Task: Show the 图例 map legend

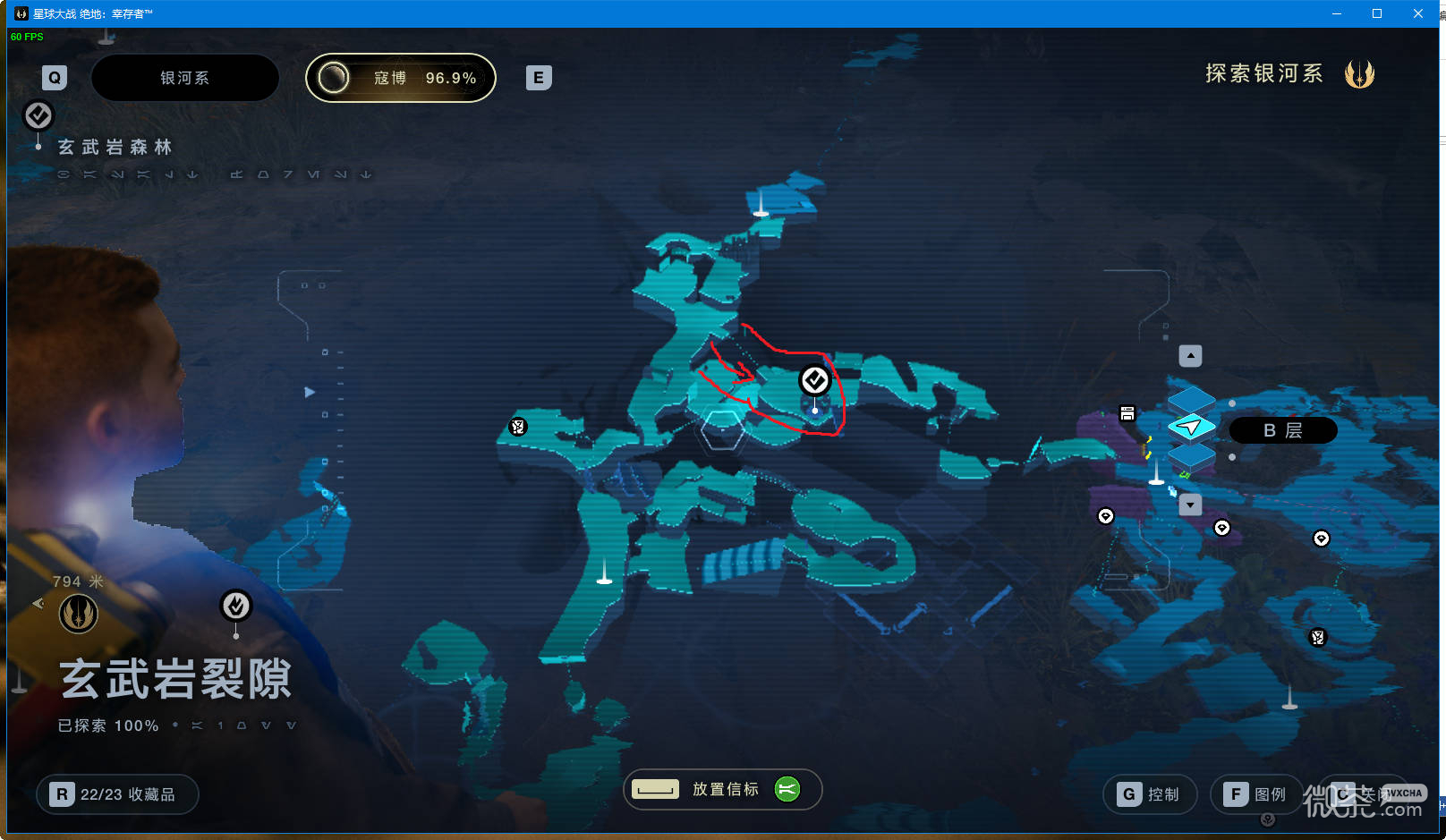Action: [1256, 794]
